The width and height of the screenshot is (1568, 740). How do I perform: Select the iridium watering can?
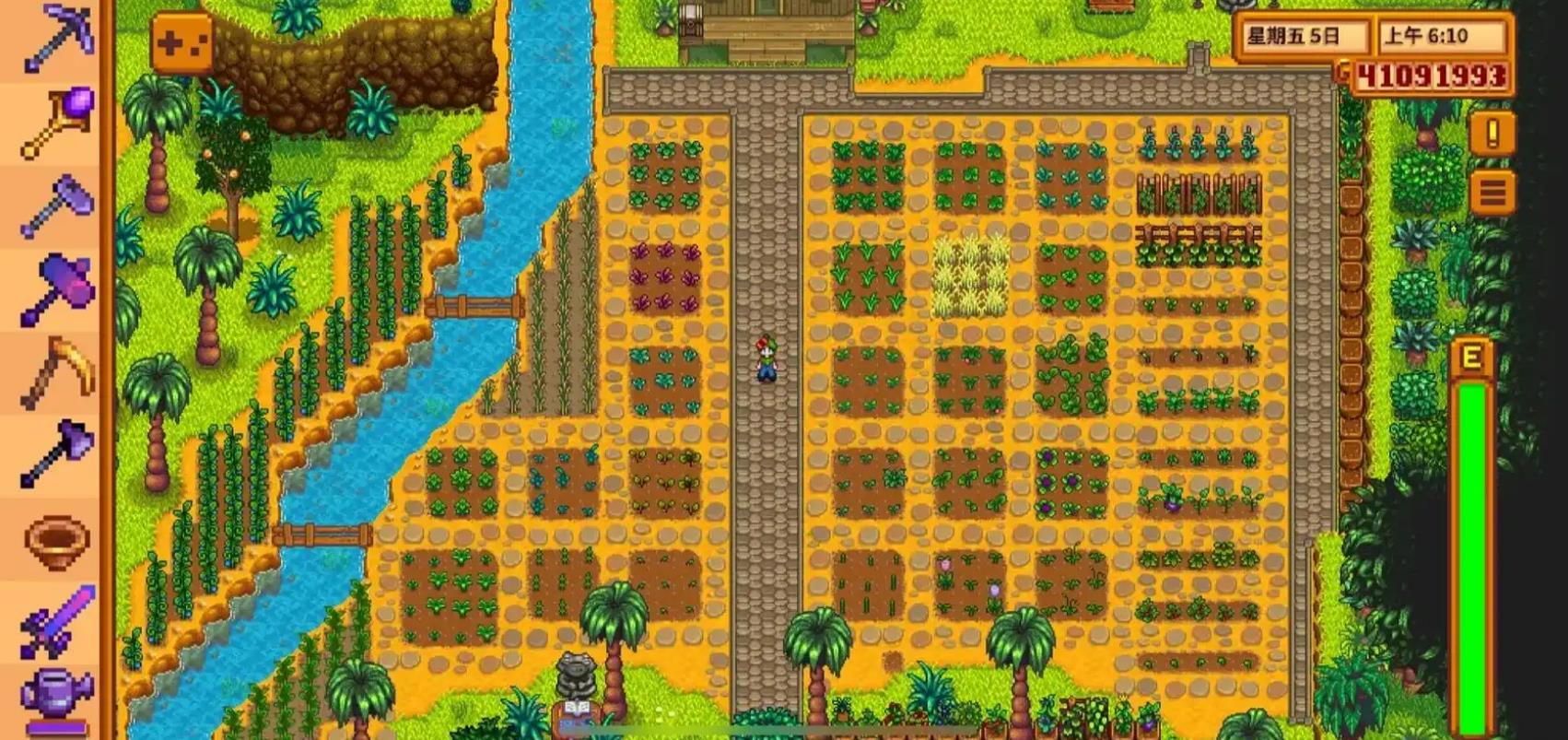click(57, 699)
